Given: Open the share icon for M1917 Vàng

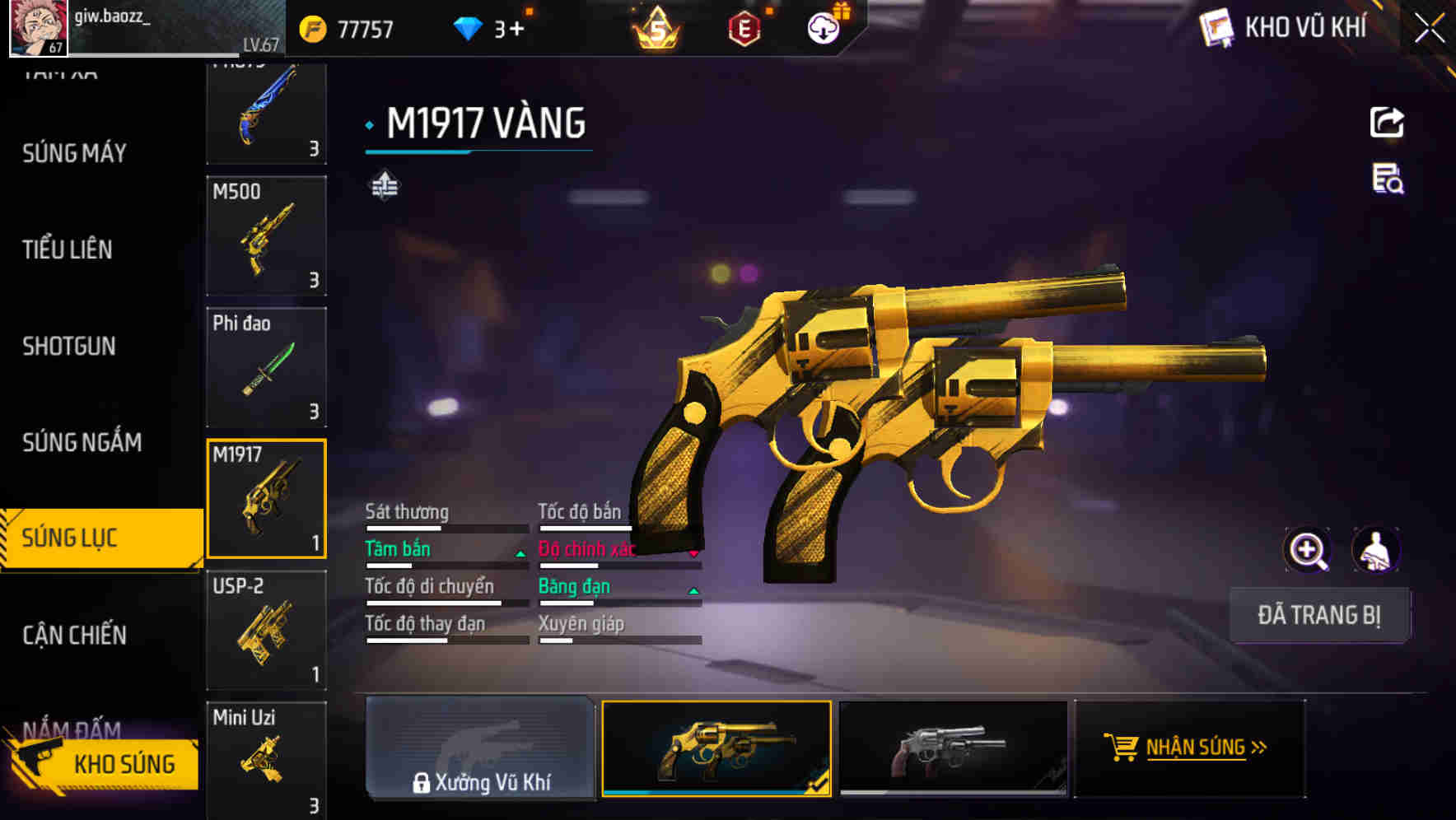Looking at the screenshot, I should [1387, 122].
